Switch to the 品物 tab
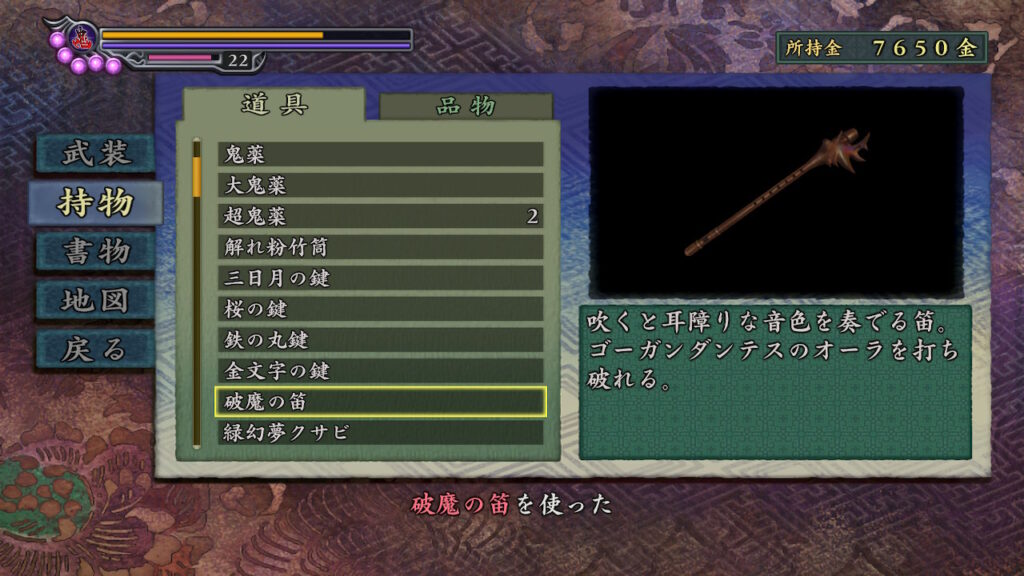1024x576 pixels. 465,107
